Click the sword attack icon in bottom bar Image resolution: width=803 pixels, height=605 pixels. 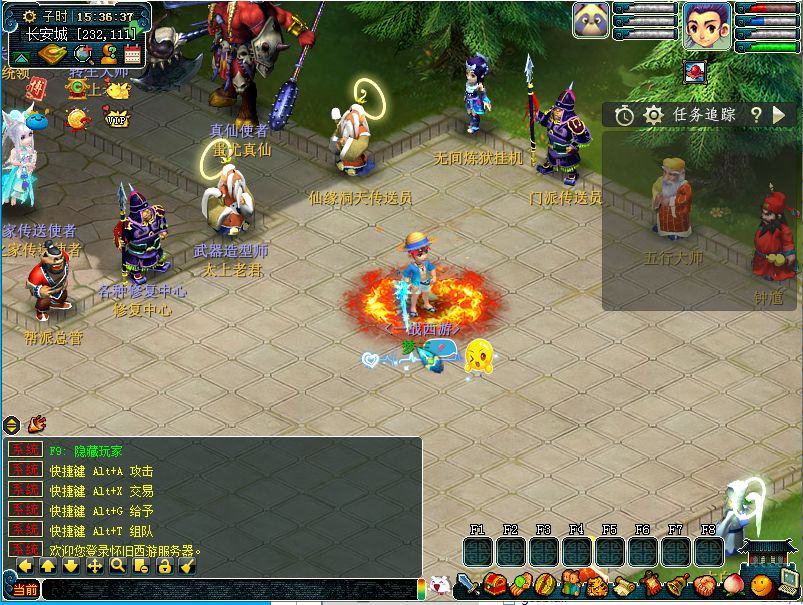pyautogui.click(x=467, y=584)
